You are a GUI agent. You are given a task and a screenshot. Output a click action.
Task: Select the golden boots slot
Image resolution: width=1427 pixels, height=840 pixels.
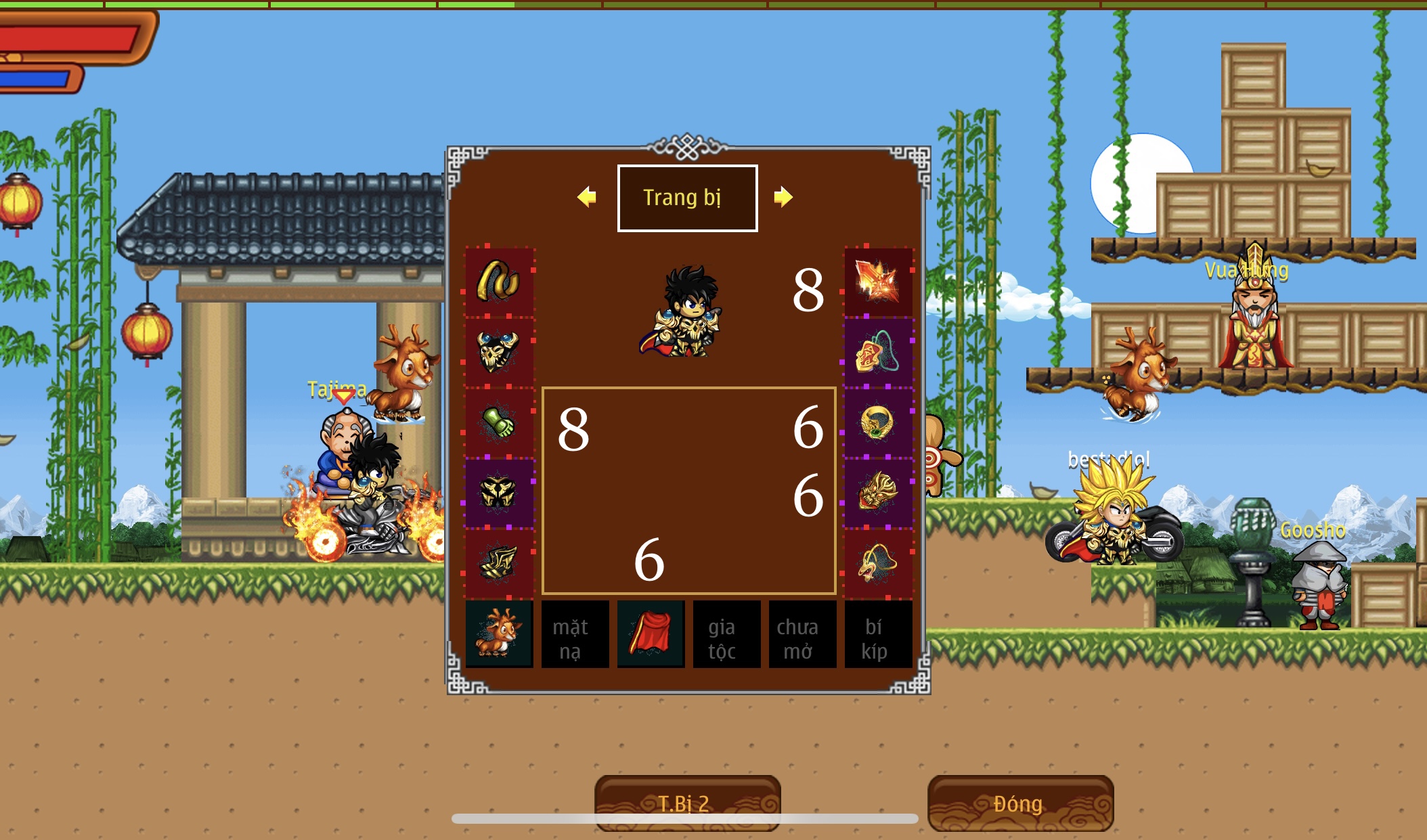[499, 563]
